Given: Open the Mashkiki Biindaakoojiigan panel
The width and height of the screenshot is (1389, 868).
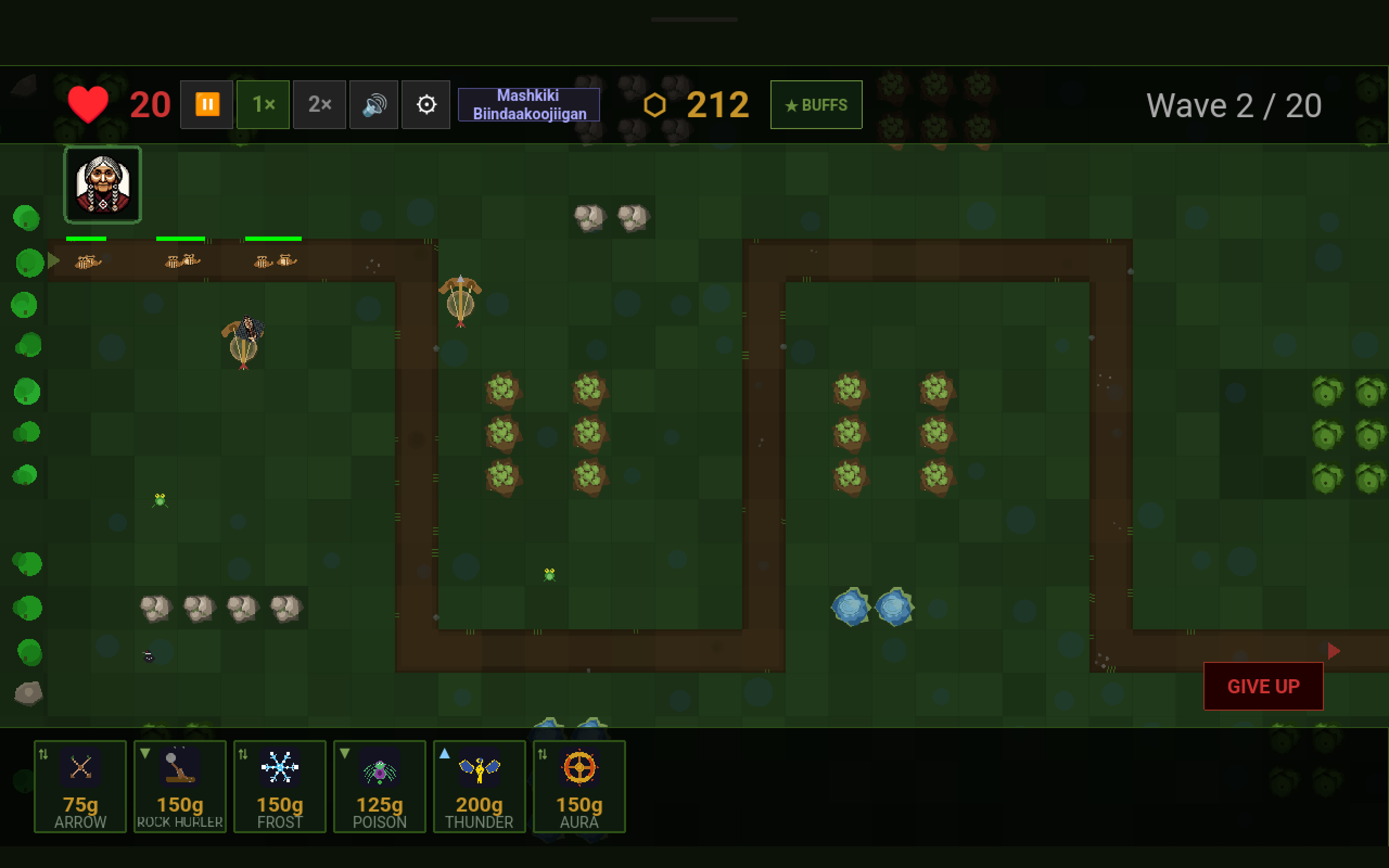Looking at the screenshot, I should 528,105.
